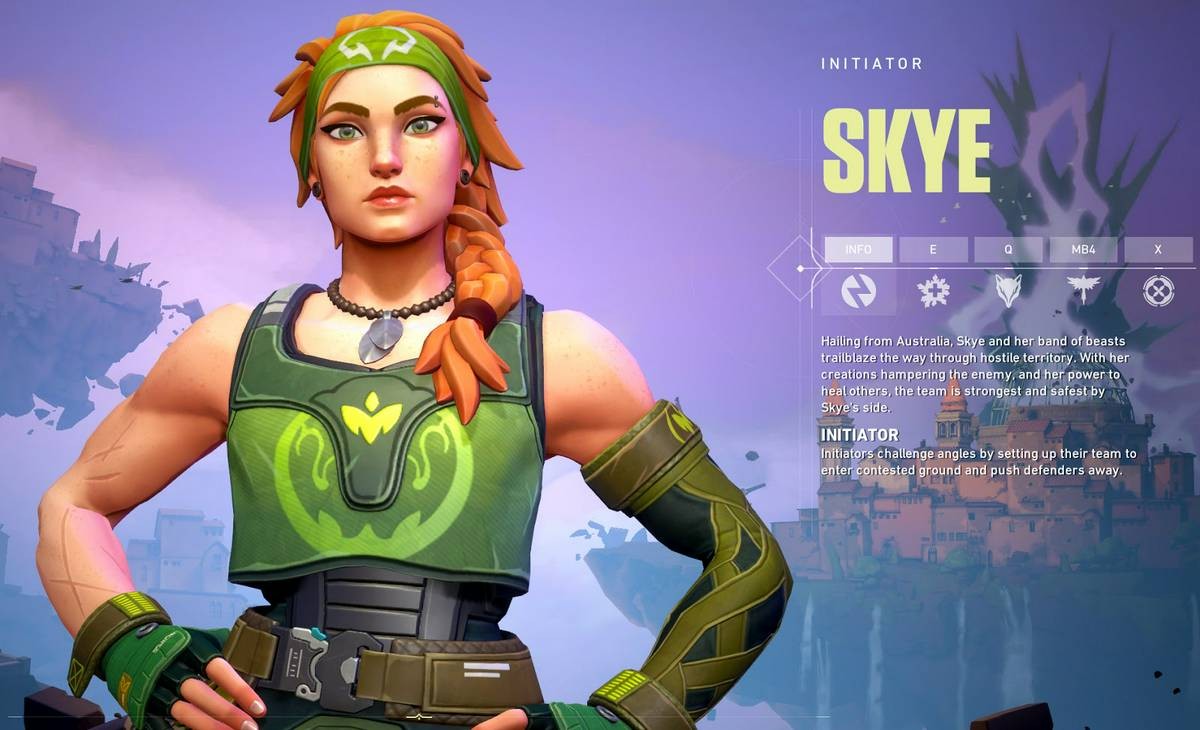Screen dimensions: 1200x730
Task: Show the Regrowth healing ability icon
Action: coord(933,291)
